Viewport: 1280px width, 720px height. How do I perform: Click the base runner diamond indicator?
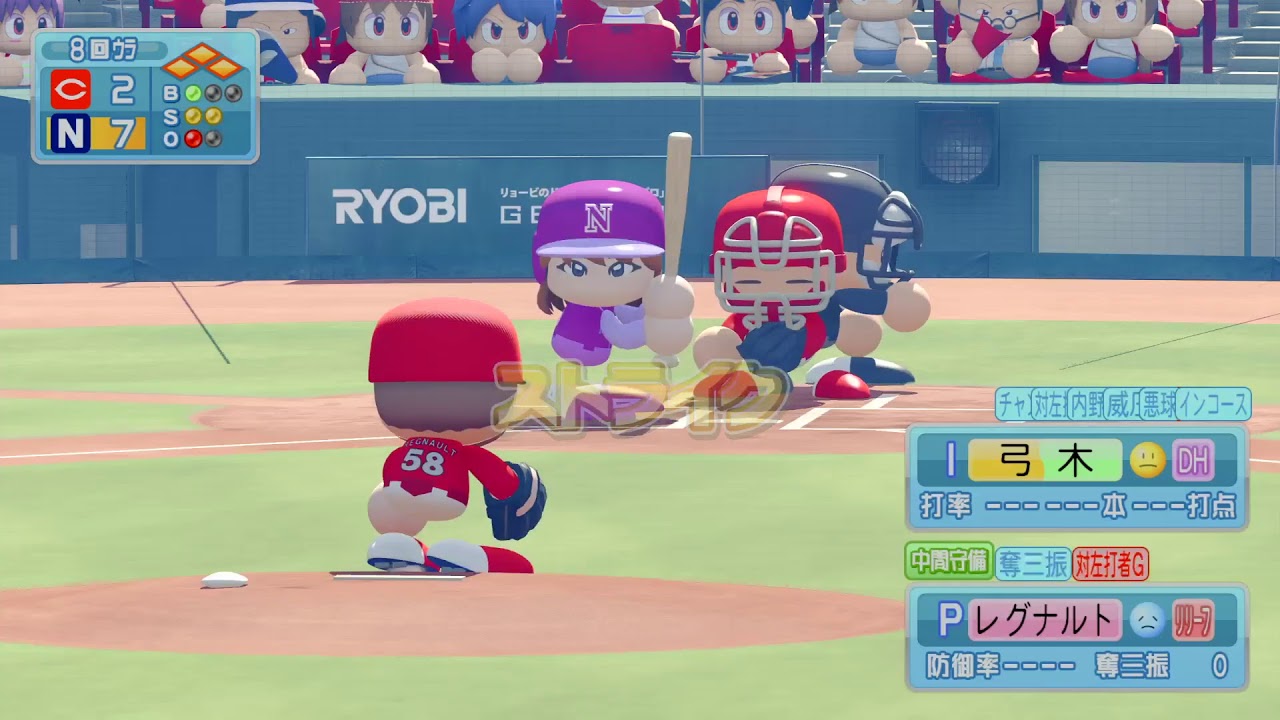point(203,61)
